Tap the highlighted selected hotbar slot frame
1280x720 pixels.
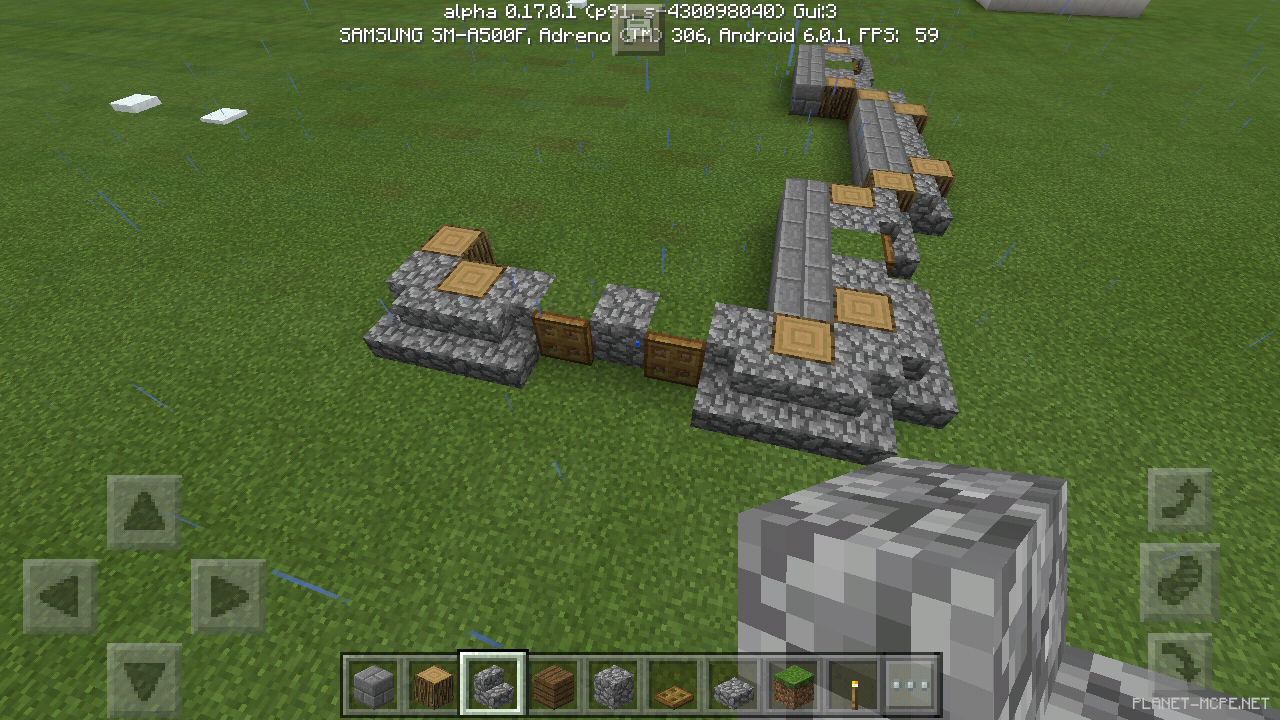tap(493, 684)
